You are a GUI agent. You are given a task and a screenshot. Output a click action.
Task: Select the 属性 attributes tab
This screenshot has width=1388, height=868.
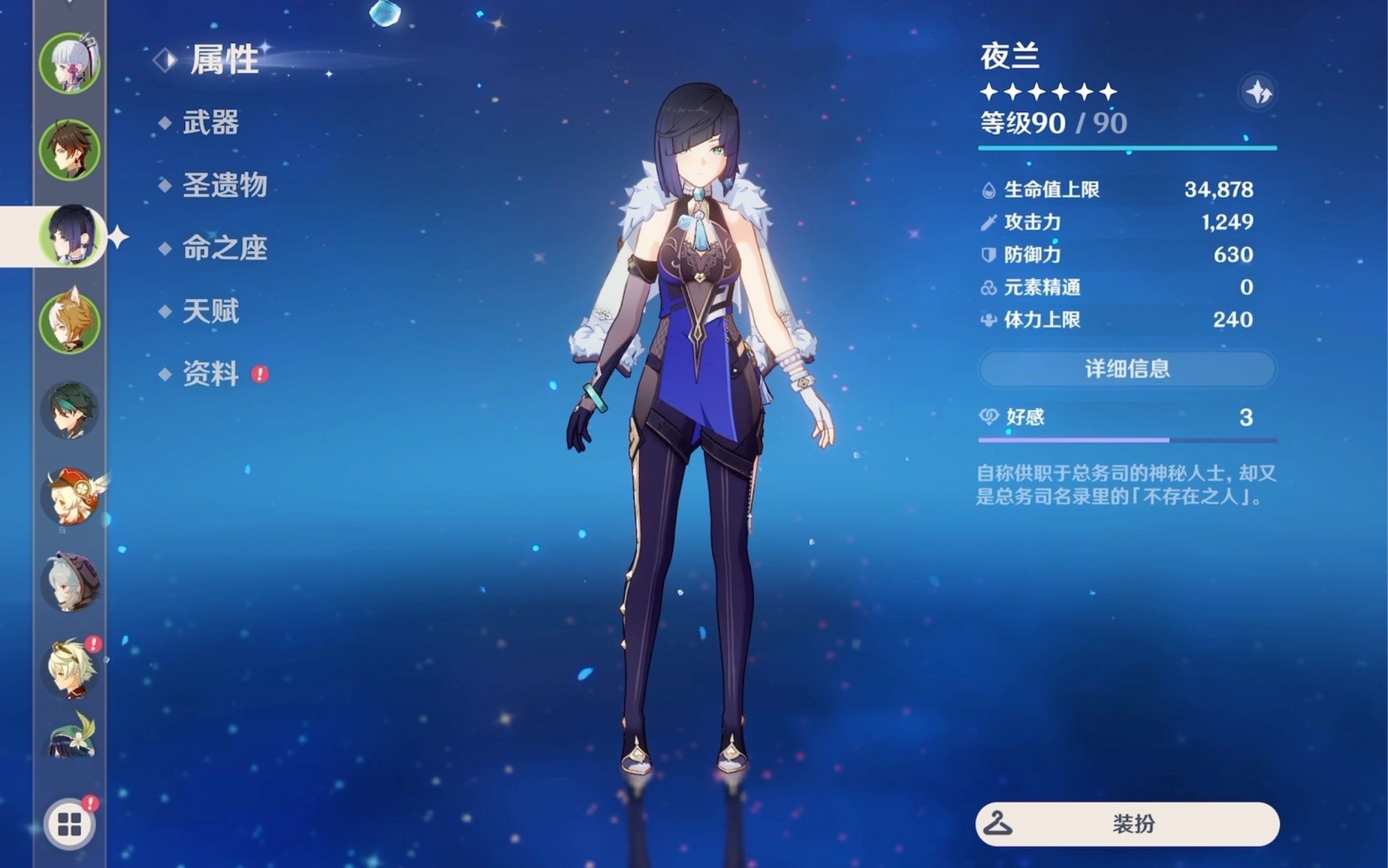pos(223,59)
